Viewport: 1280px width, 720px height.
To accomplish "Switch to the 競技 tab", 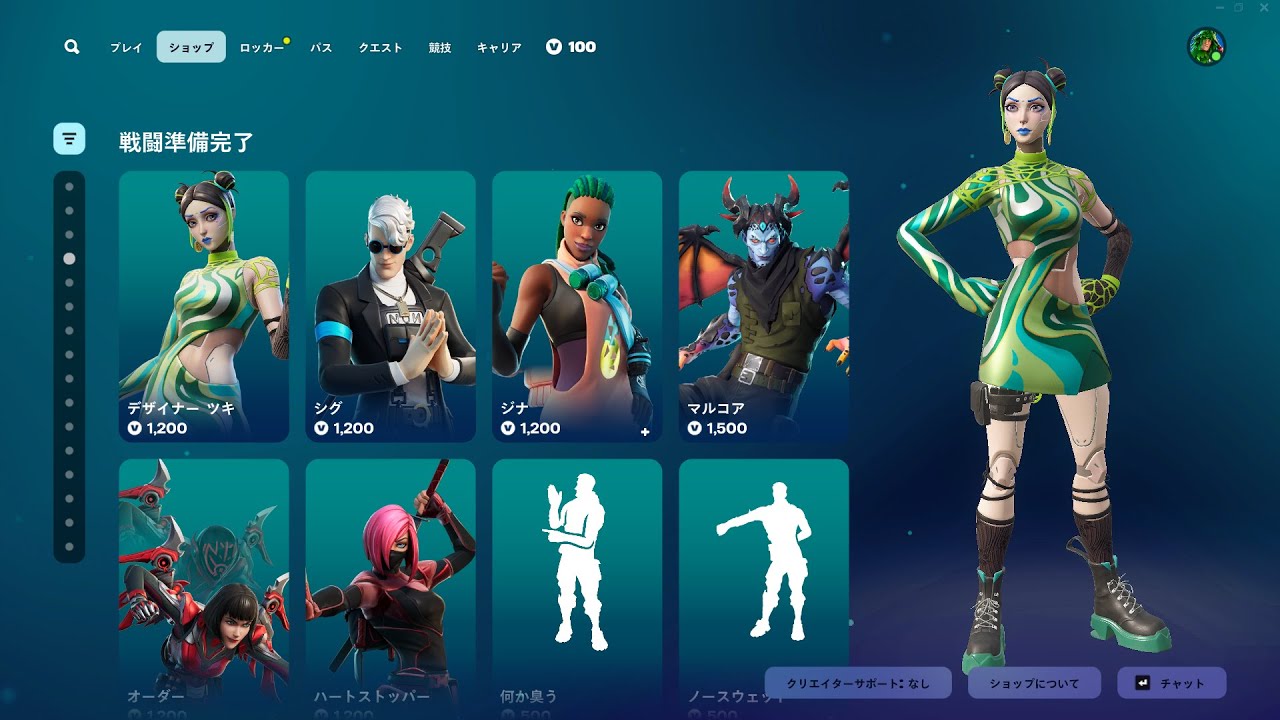I will coord(439,47).
